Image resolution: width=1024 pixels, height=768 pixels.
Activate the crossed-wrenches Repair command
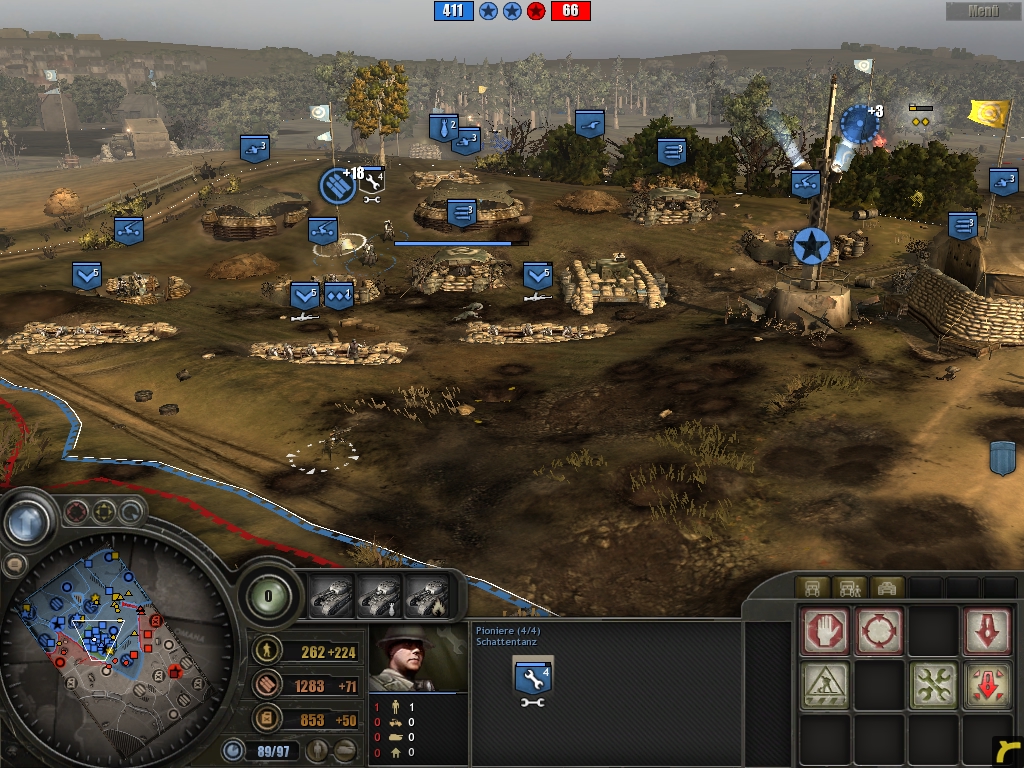[933, 685]
